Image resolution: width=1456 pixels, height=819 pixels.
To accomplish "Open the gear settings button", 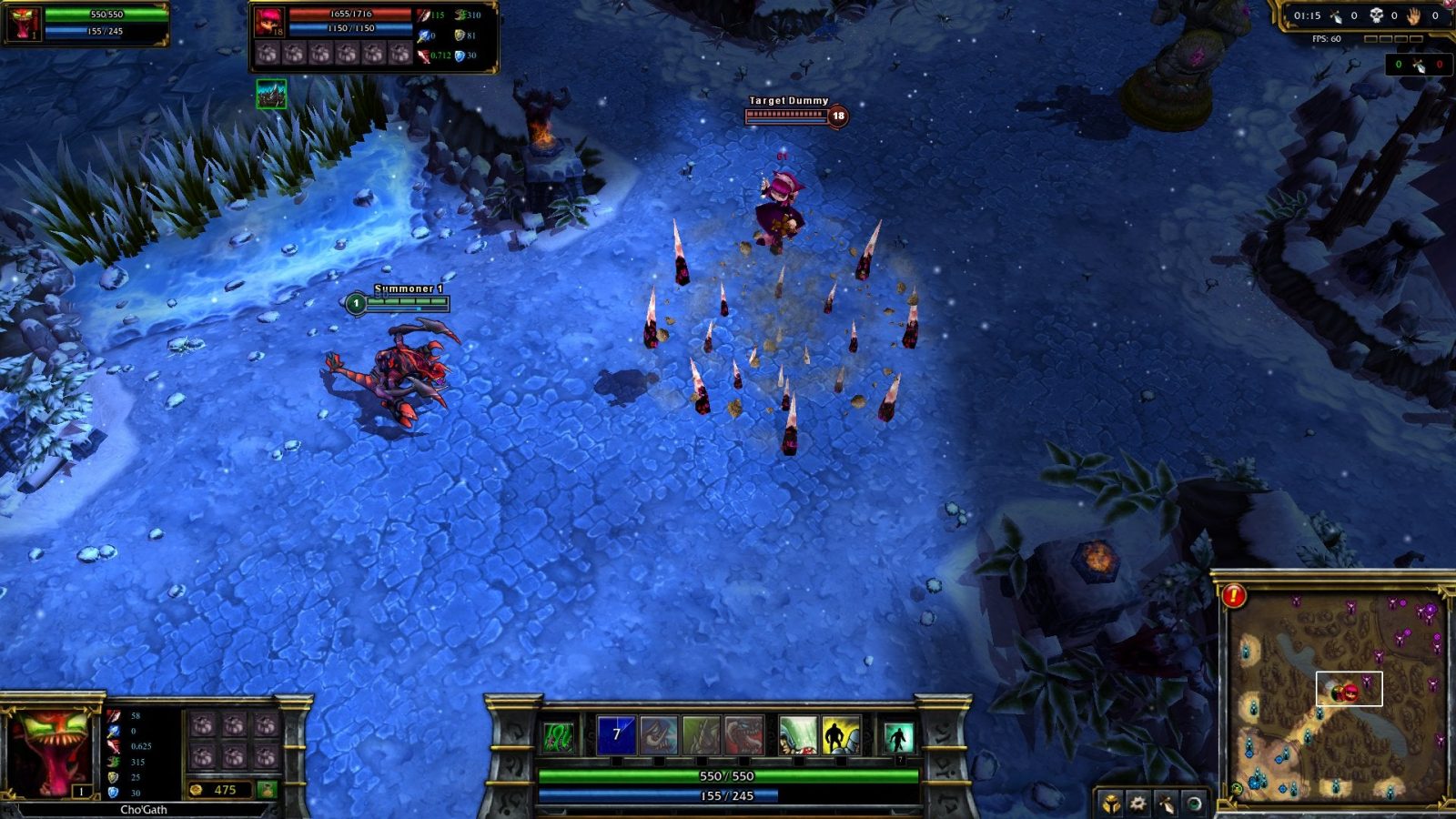I will tap(1138, 804).
